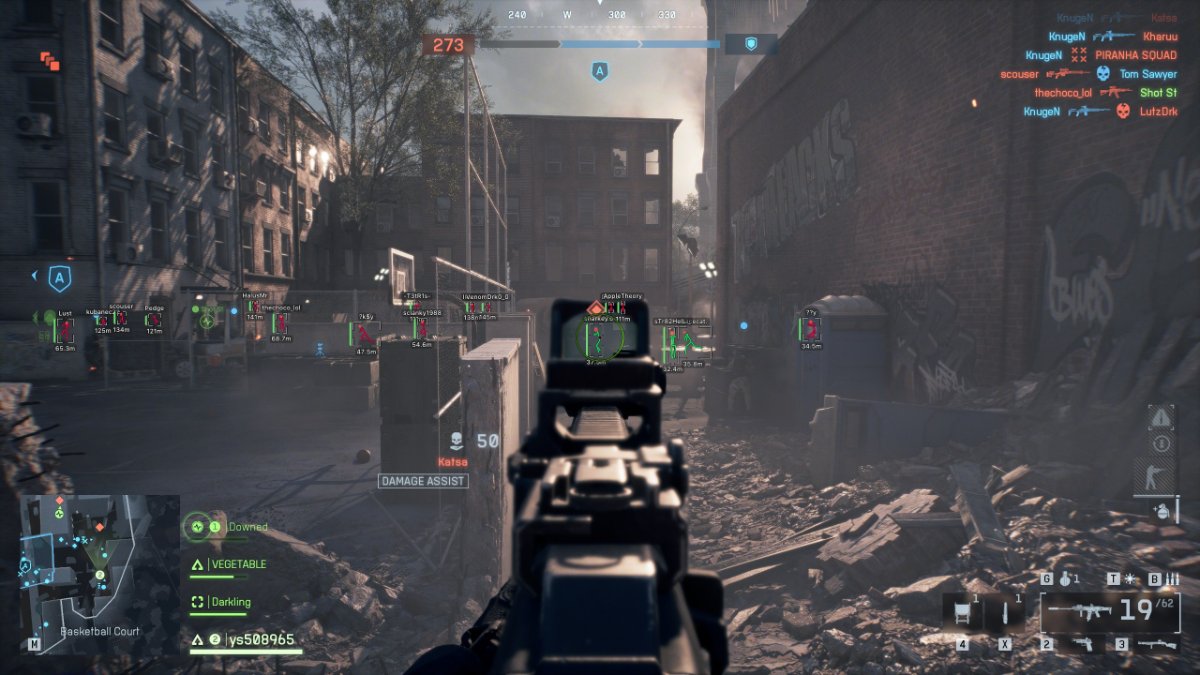Click the objective A marker under the compass
This screenshot has width=1200, height=675.
click(x=599, y=71)
